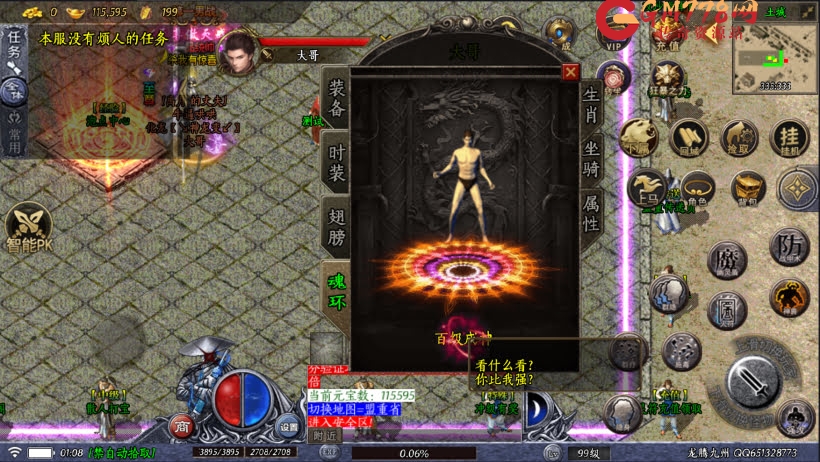View the 属性 attributes tab

pyautogui.click(x=592, y=213)
